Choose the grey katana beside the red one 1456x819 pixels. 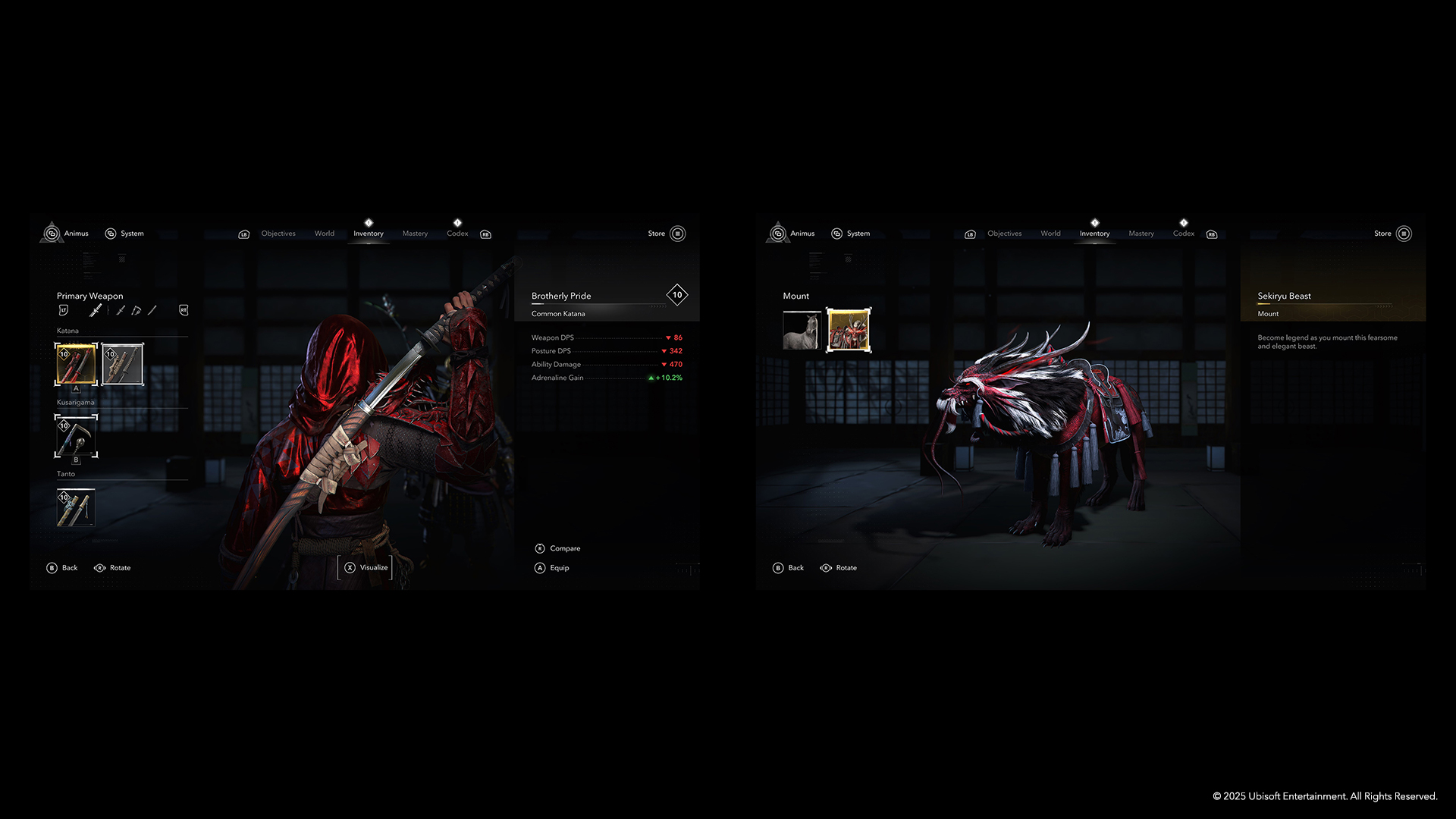point(122,364)
